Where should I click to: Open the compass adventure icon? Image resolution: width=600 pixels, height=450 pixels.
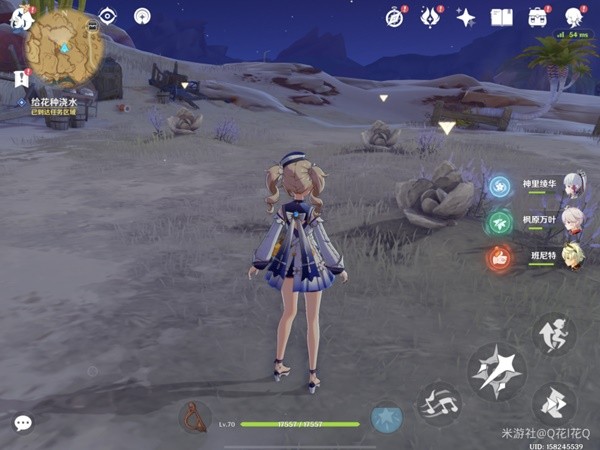(395, 17)
